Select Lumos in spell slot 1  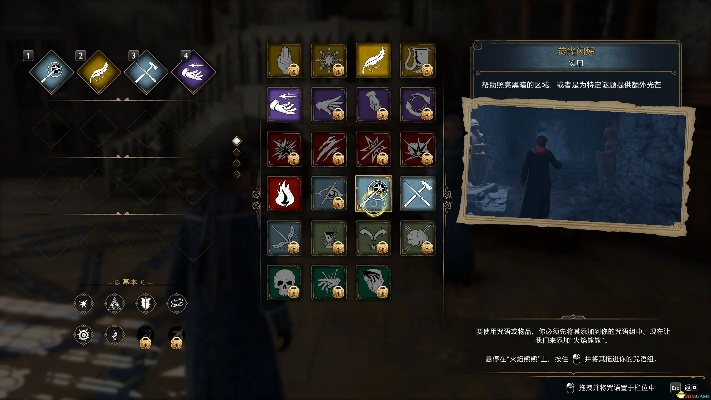46,71
